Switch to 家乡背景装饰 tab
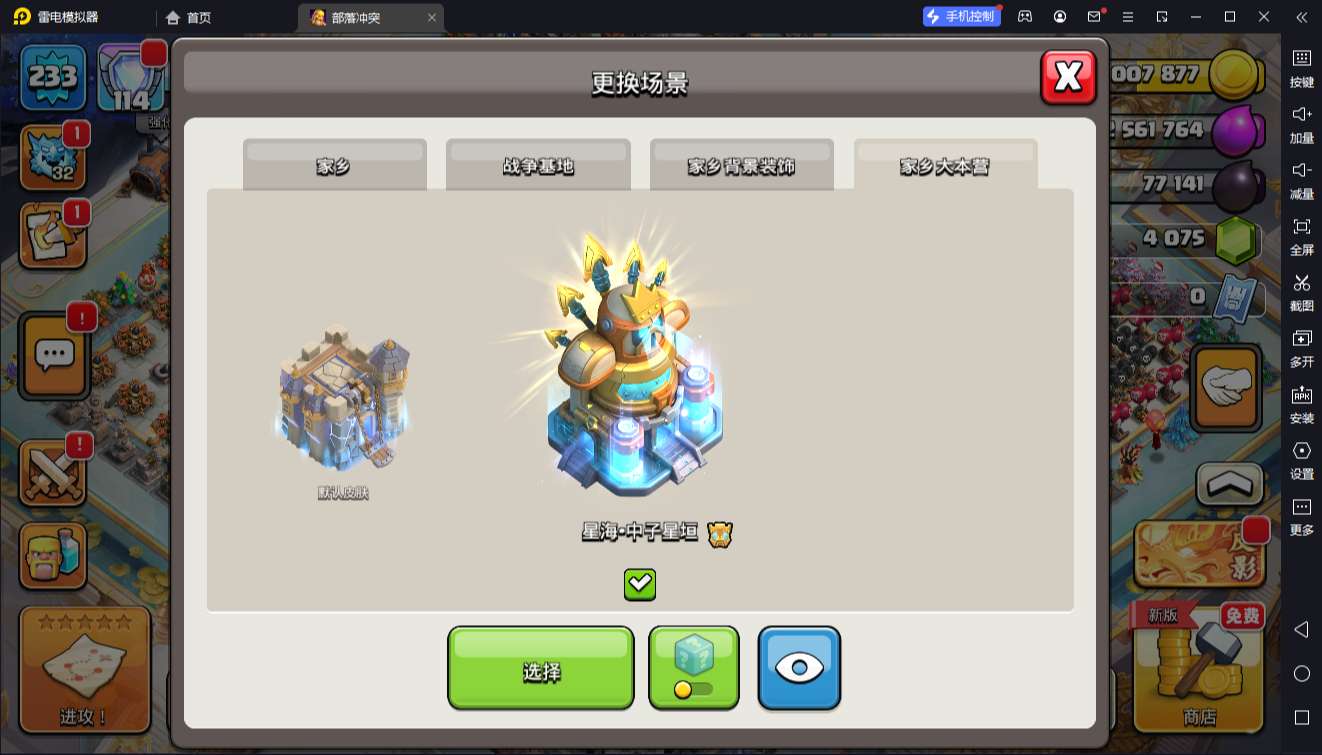 (x=741, y=166)
